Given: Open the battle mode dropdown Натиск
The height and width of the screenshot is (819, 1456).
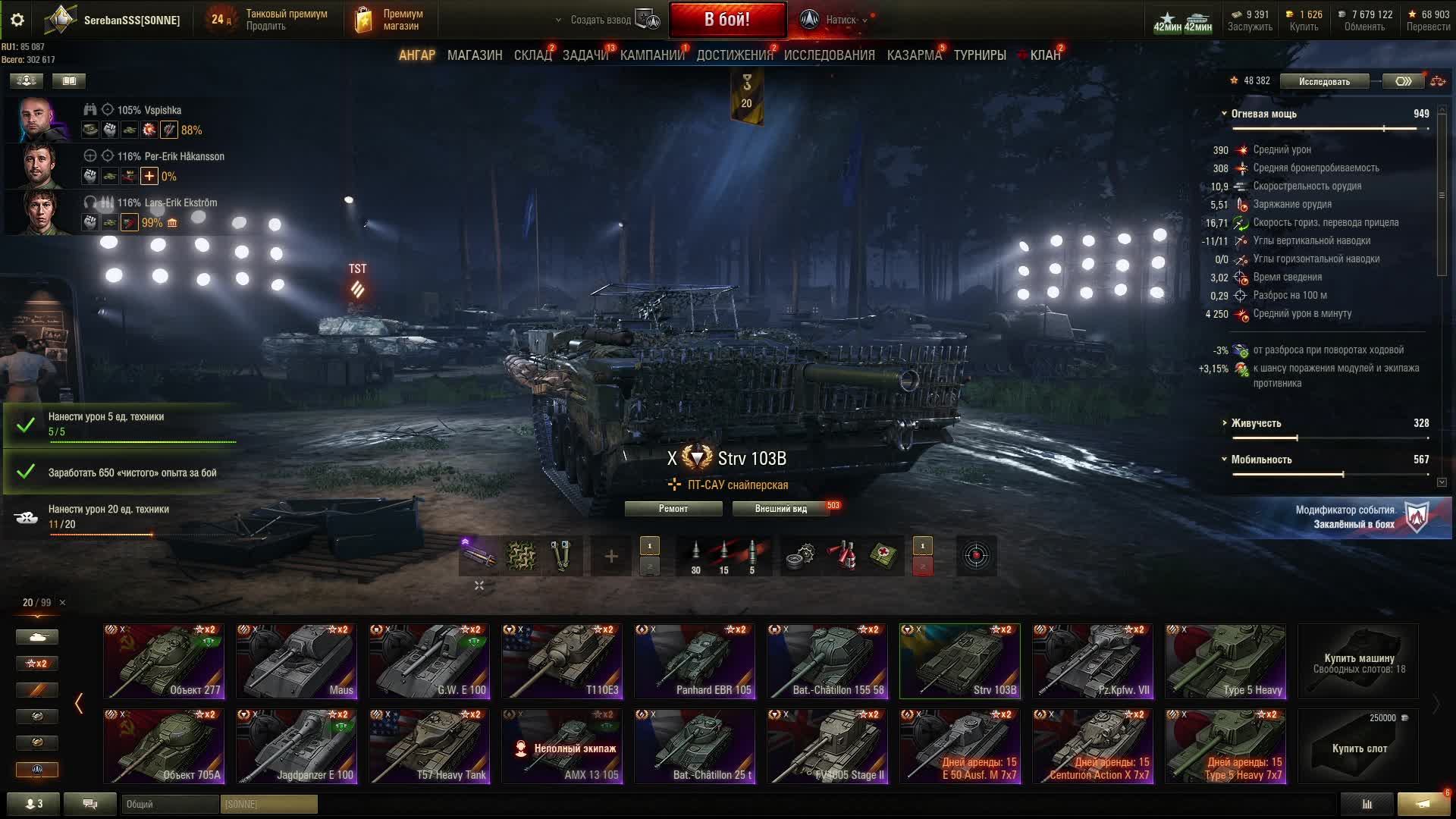Looking at the screenshot, I should (840, 20).
